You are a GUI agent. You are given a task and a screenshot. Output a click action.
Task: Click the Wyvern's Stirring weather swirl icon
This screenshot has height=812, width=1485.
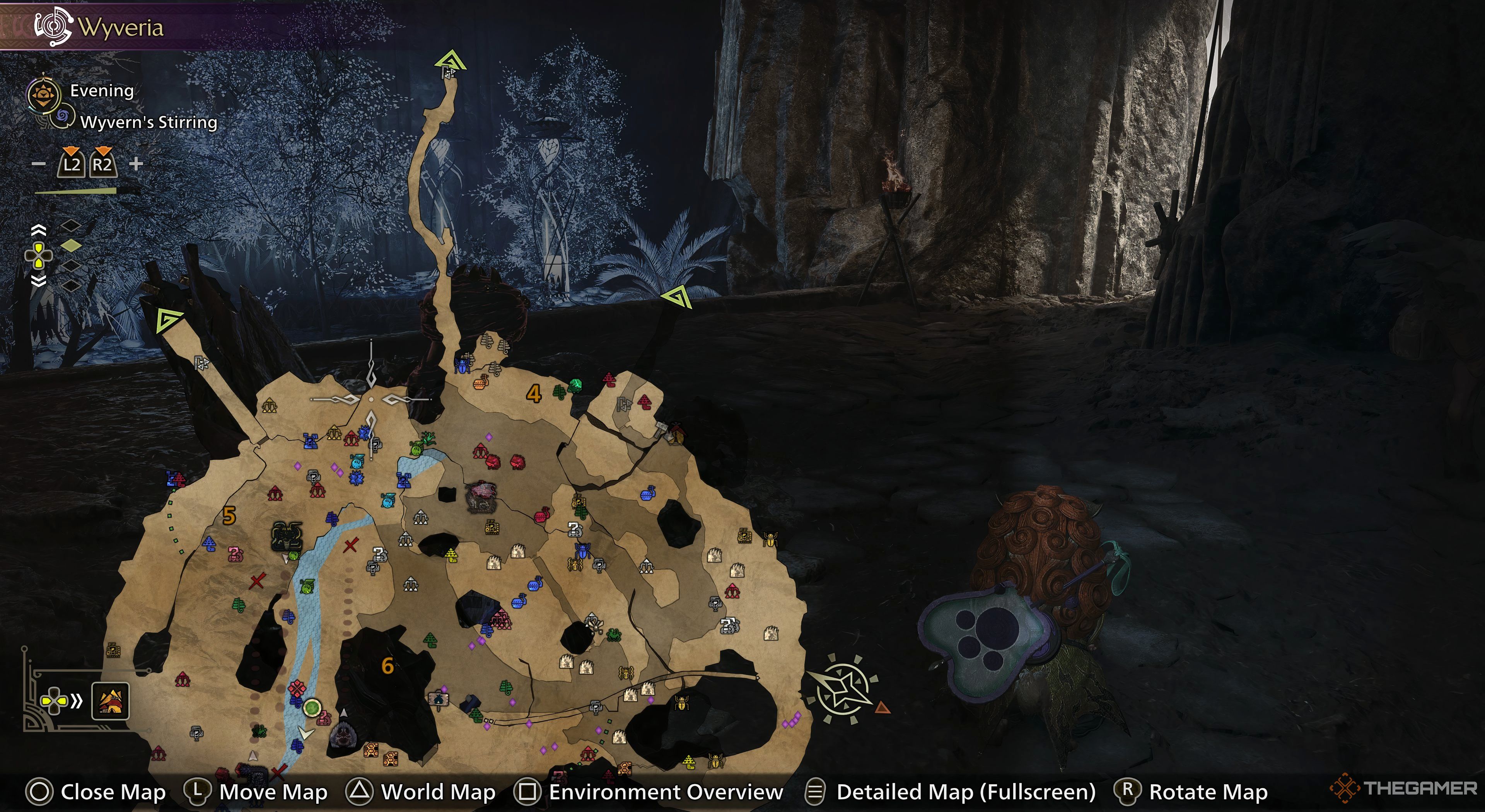coord(62,117)
